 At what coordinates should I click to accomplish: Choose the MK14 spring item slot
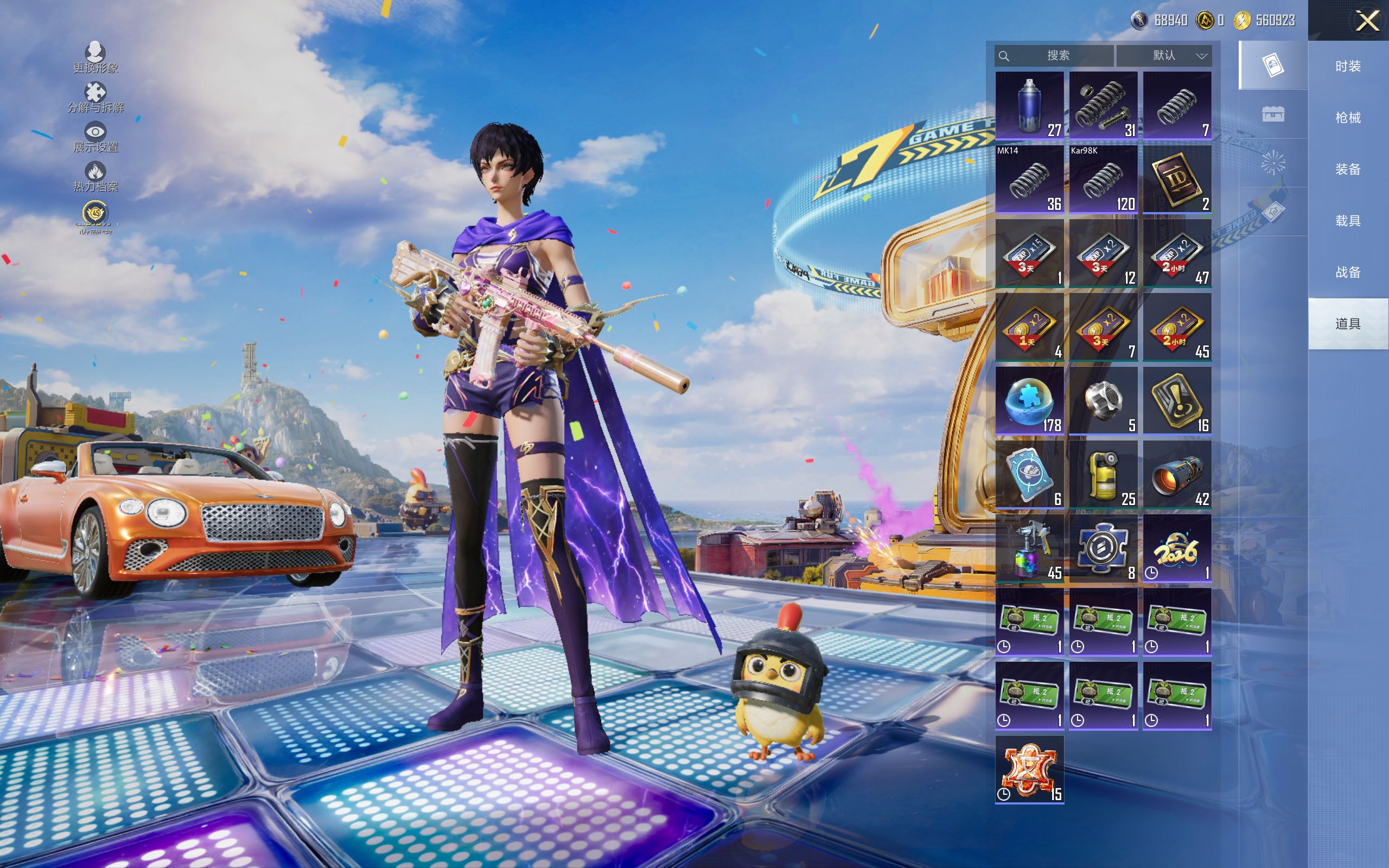pos(1029,179)
